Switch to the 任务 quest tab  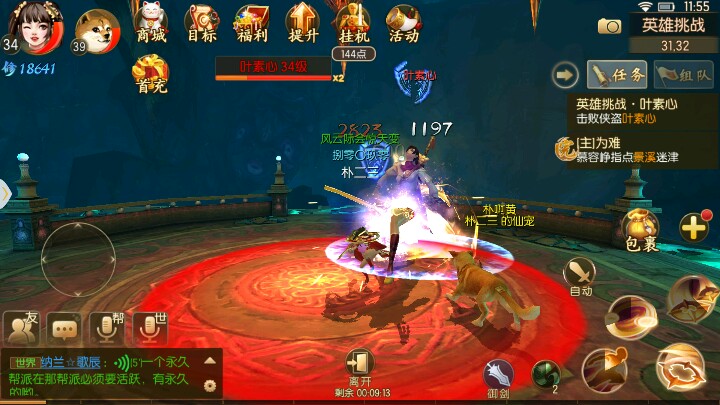point(616,74)
